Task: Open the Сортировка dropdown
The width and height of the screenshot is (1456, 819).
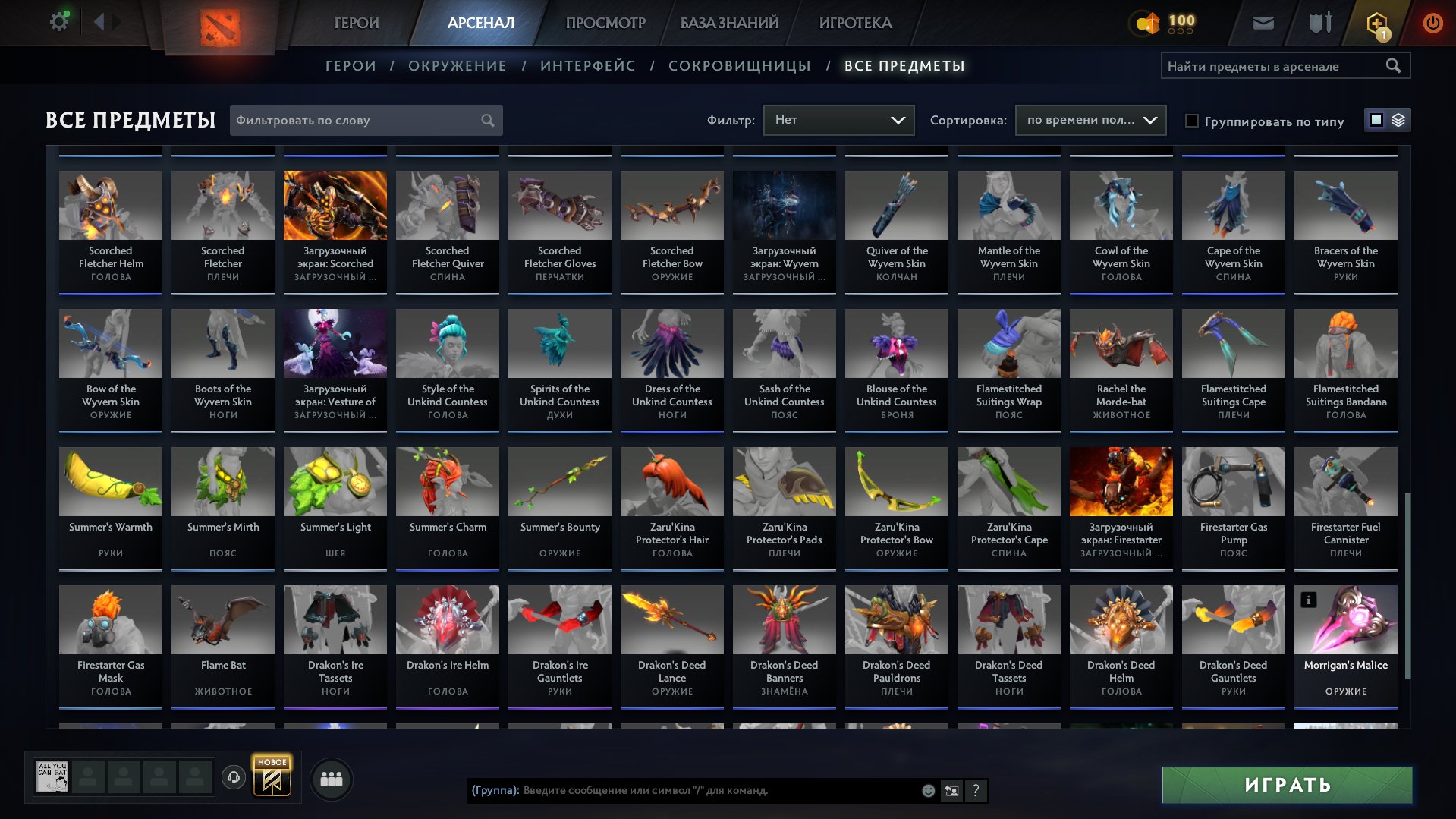Action: click(1090, 120)
